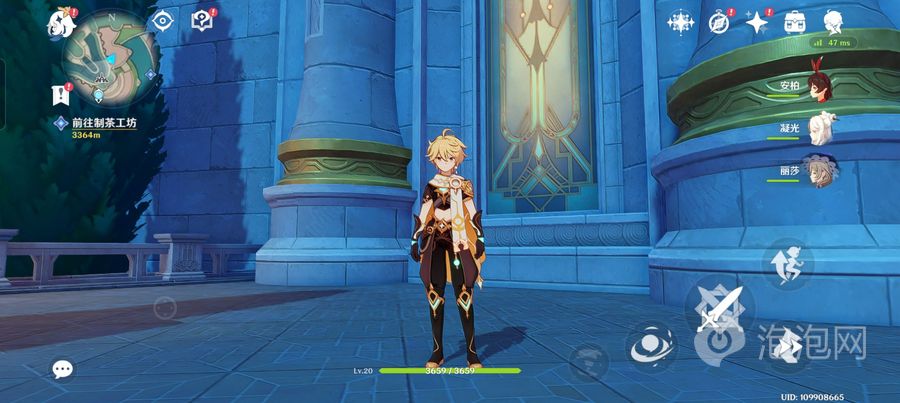Open the character screen head icon
This screenshot has width=900, height=403.
[x=833, y=21]
